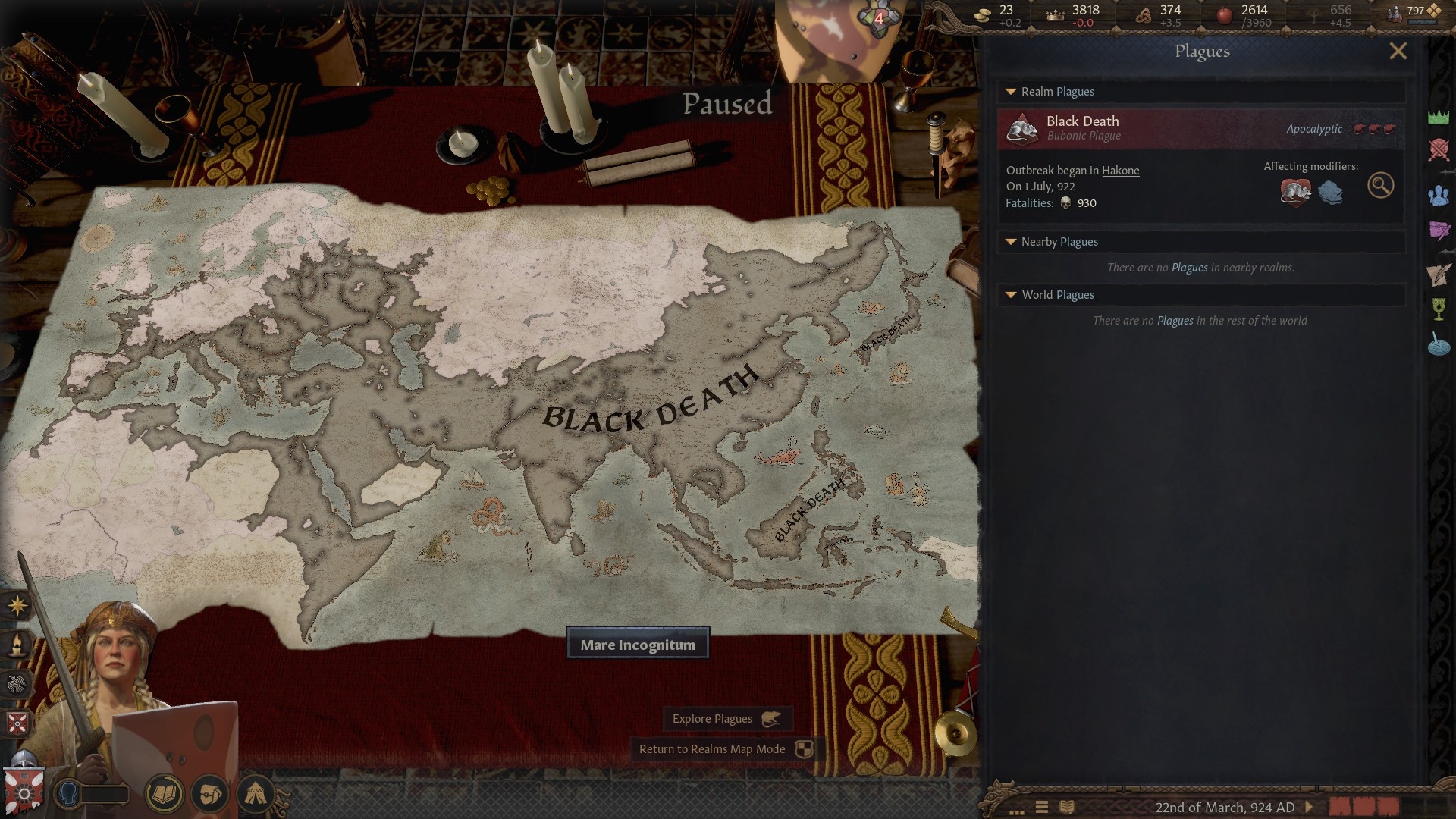
Task: Follow the Hakone outbreak location link
Action: point(1120,171)
